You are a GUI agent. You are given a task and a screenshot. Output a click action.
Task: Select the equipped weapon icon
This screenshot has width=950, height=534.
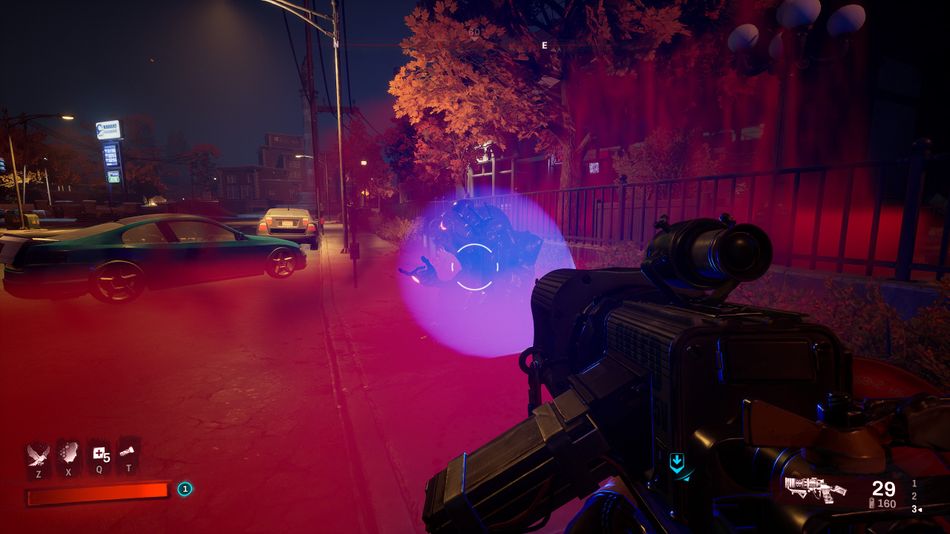tap(815, 489)
